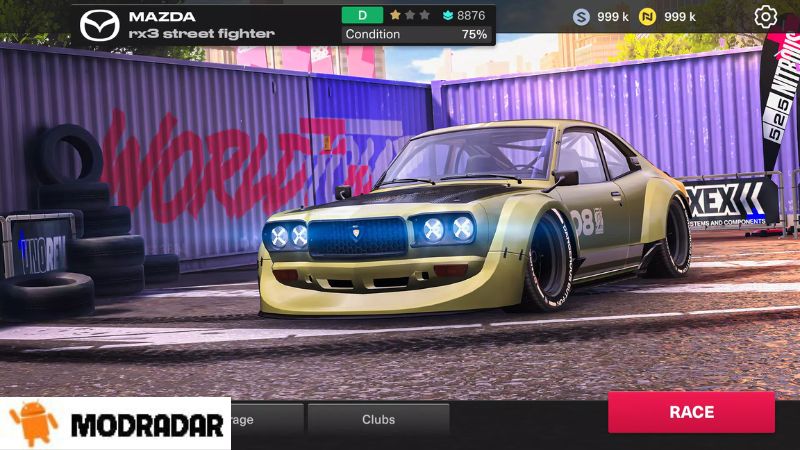Check the car Condition bar
Screen dimensions: 800x450
(416, 34)
